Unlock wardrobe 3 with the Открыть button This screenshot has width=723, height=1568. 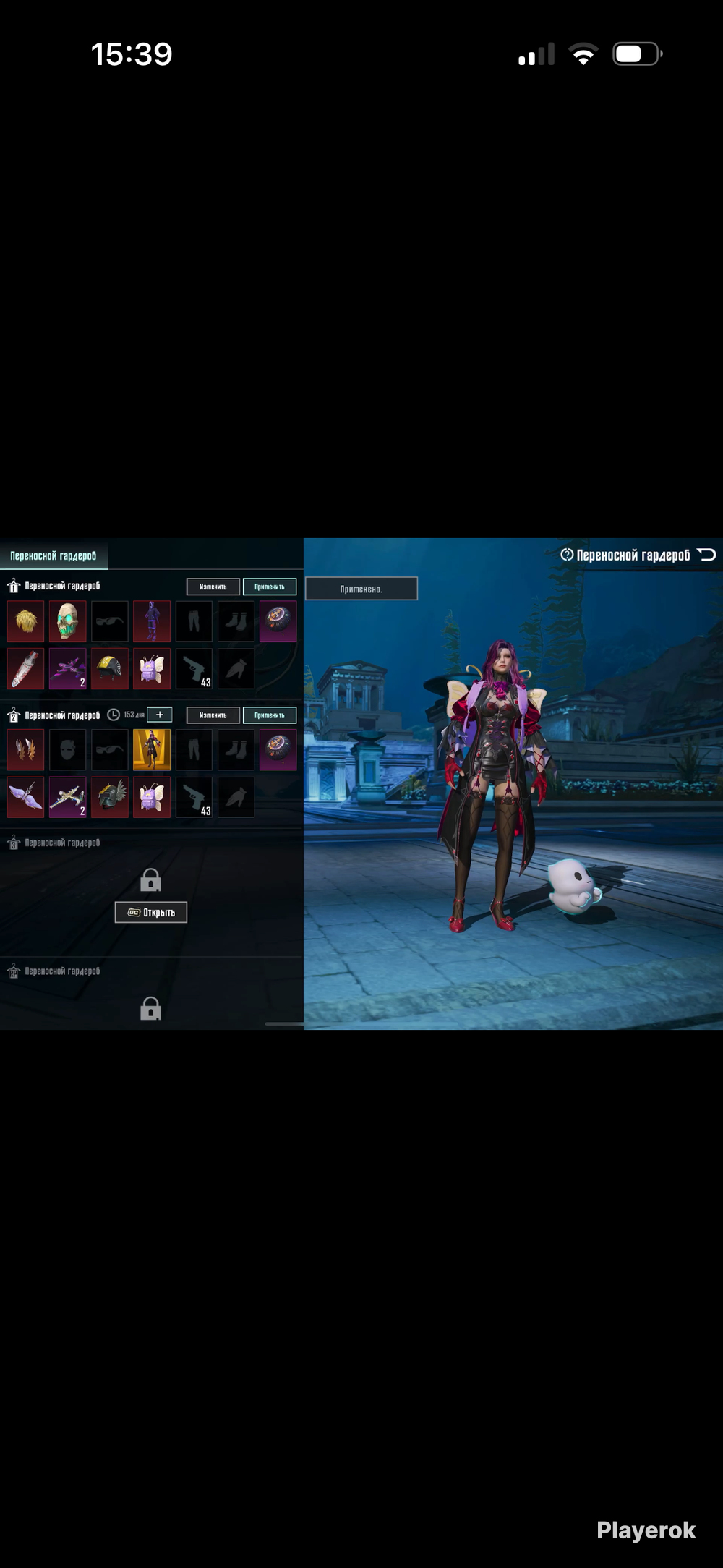click(151, 912)
